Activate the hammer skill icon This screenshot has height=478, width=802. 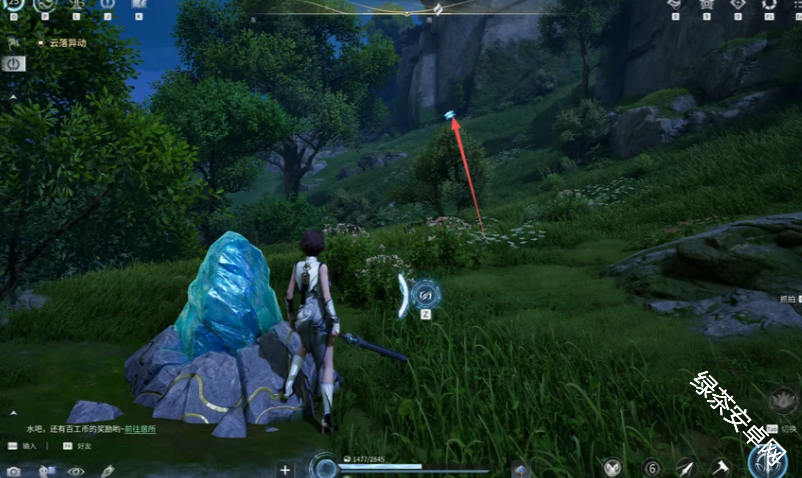(x=720, y=467)
